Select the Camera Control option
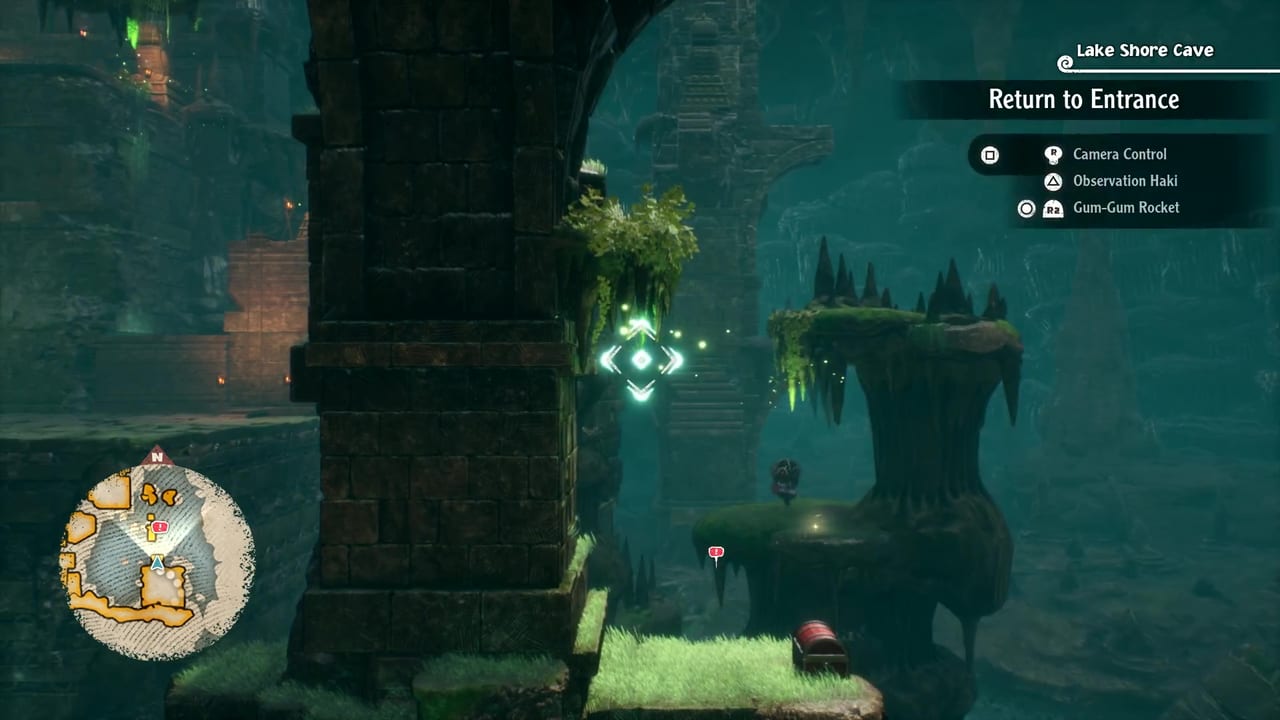 (x=1119, y=154)
